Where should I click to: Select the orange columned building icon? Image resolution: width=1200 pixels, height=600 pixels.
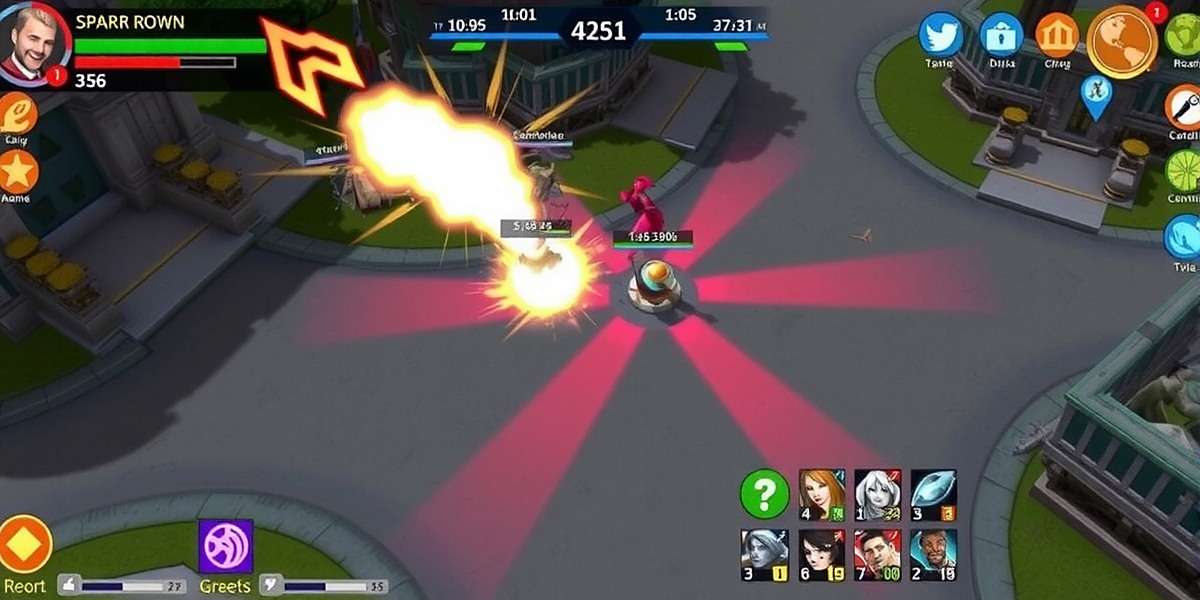tap(1056, 36)
